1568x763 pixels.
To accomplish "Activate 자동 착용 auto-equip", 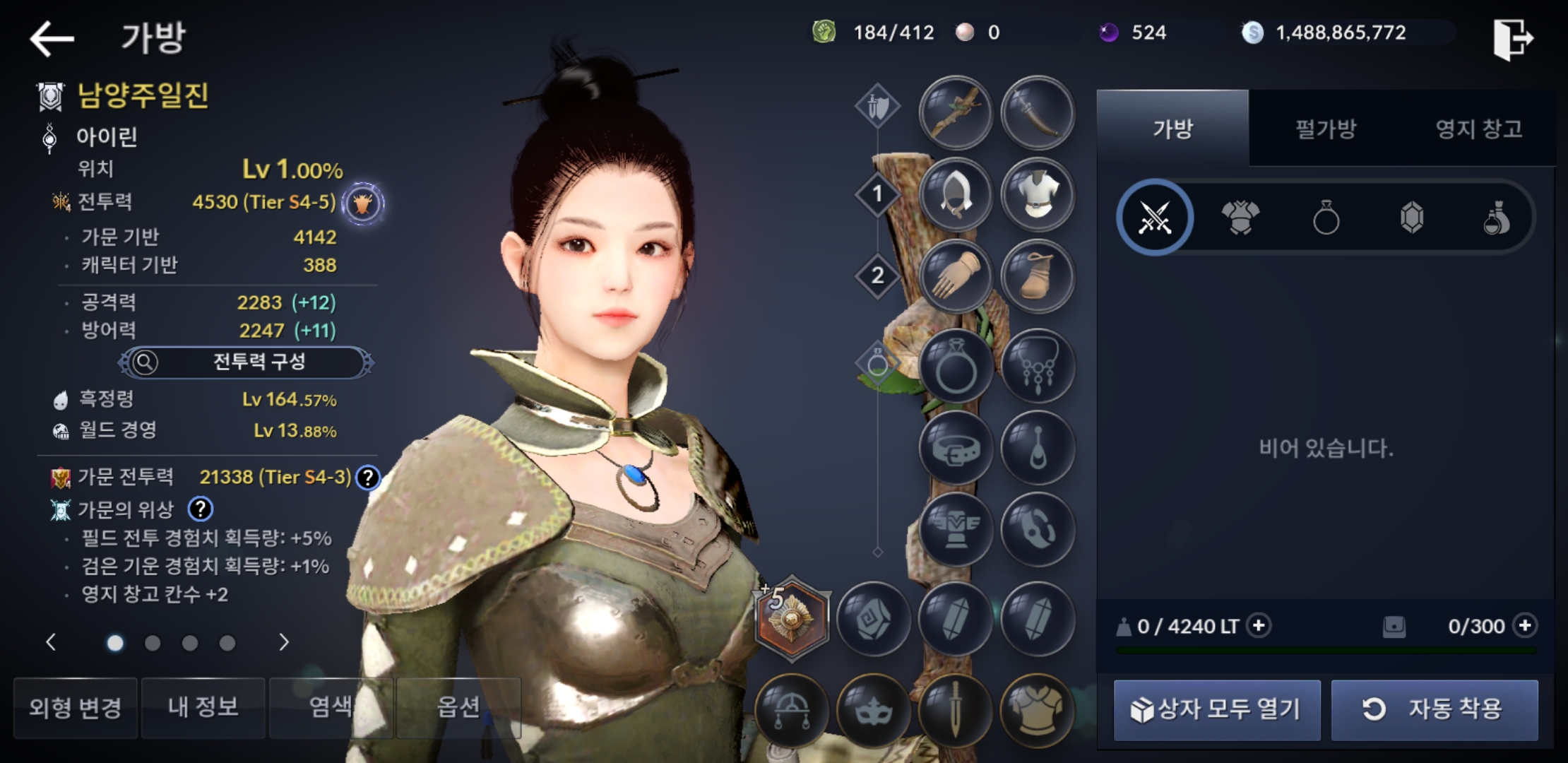I will pyautogui.click(x=1435, y=709).
